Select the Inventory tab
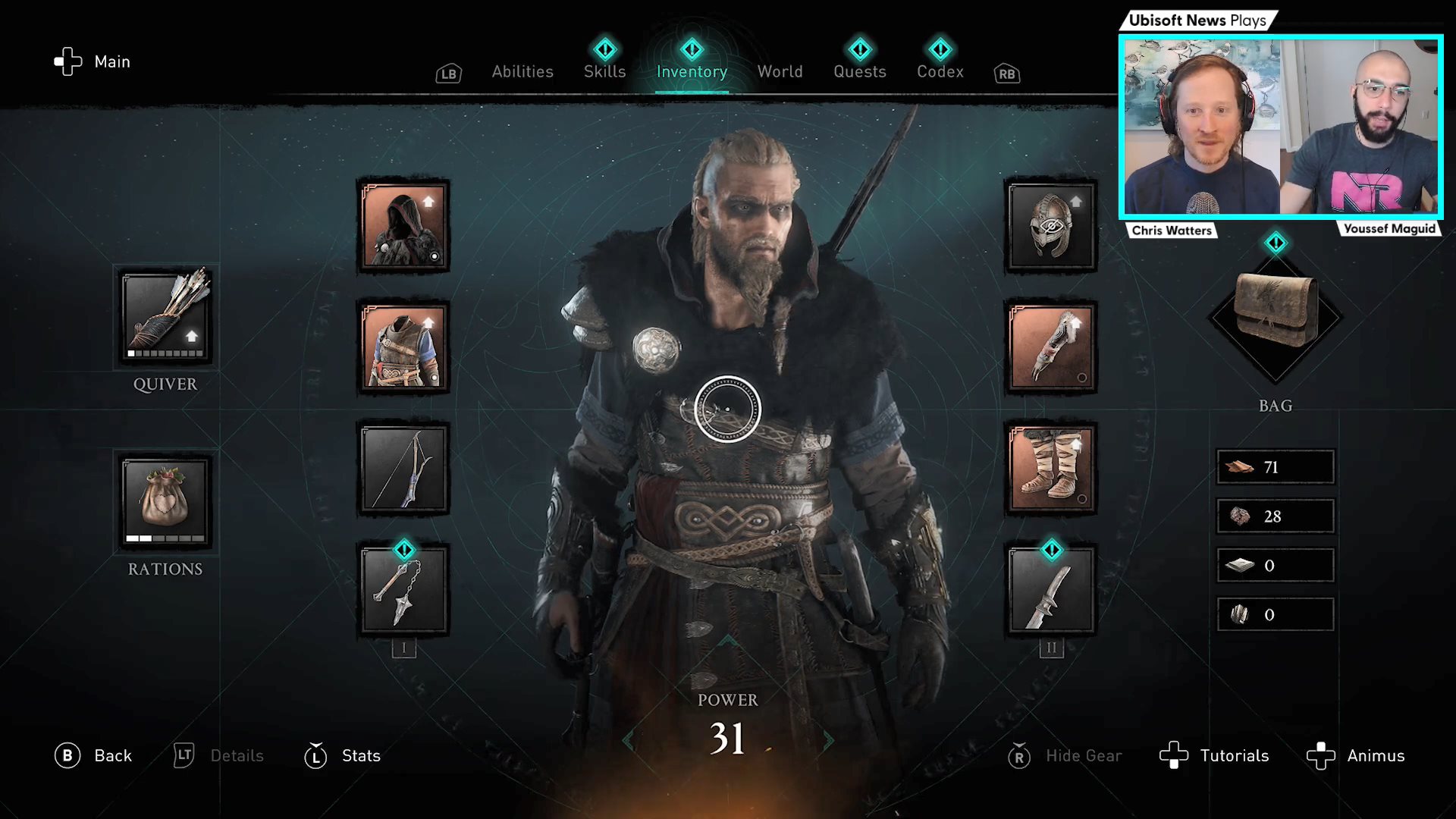The height and width of the screenshot is (819, 1456). click(692, 72)
